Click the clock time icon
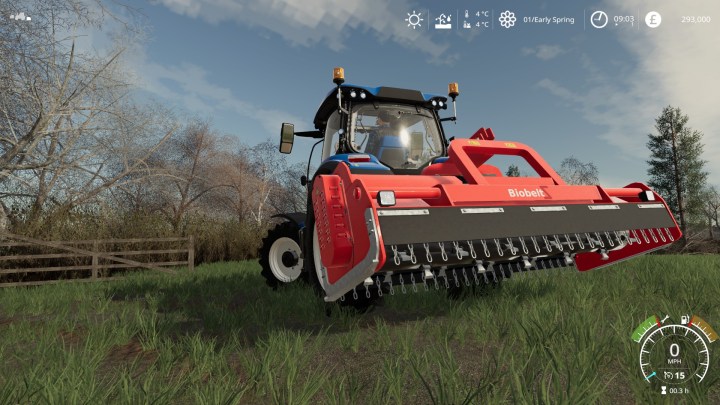Screen dimensions: 720x405 [599, 19]
